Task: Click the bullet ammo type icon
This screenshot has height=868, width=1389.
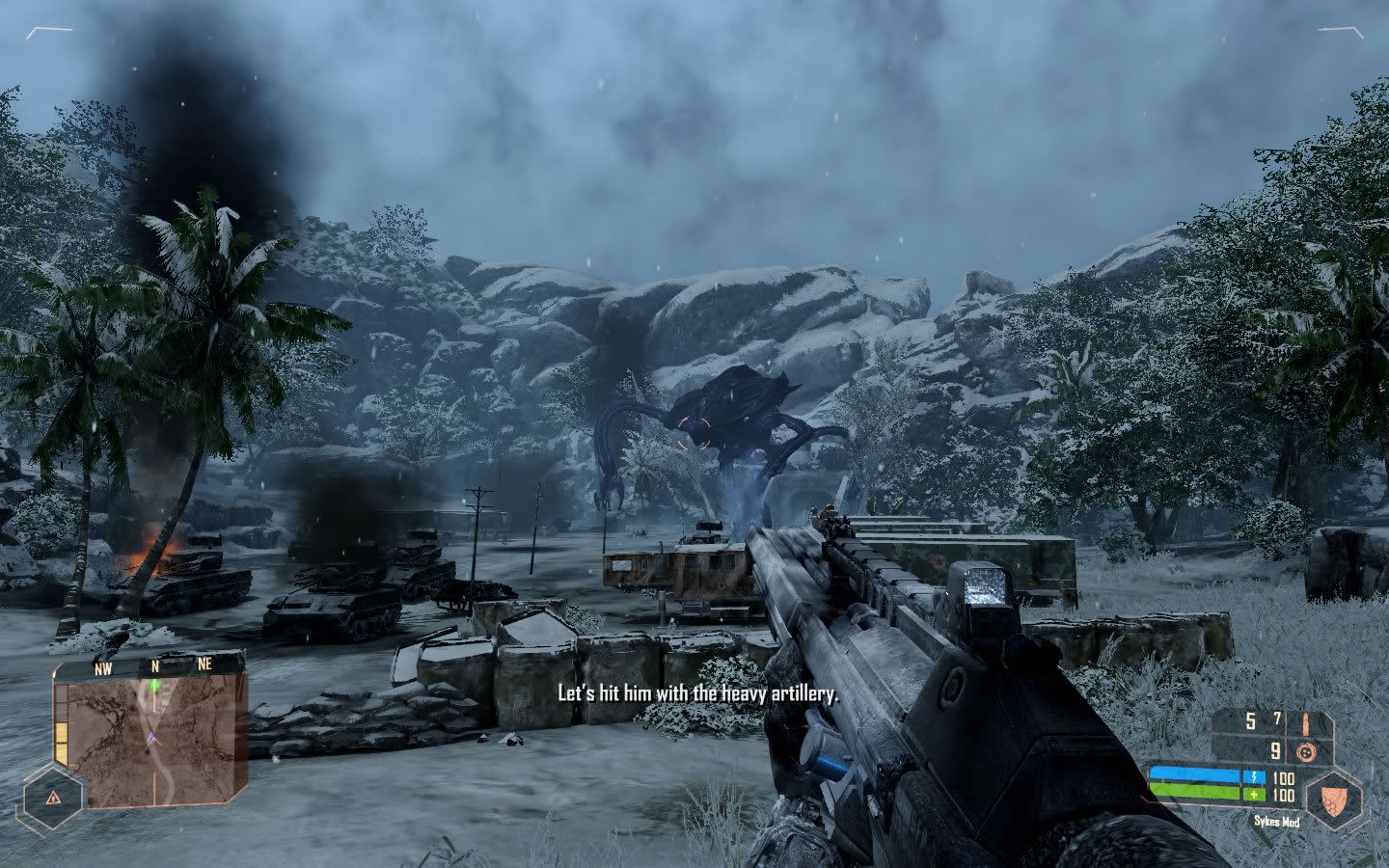Action: [1307, 721]
